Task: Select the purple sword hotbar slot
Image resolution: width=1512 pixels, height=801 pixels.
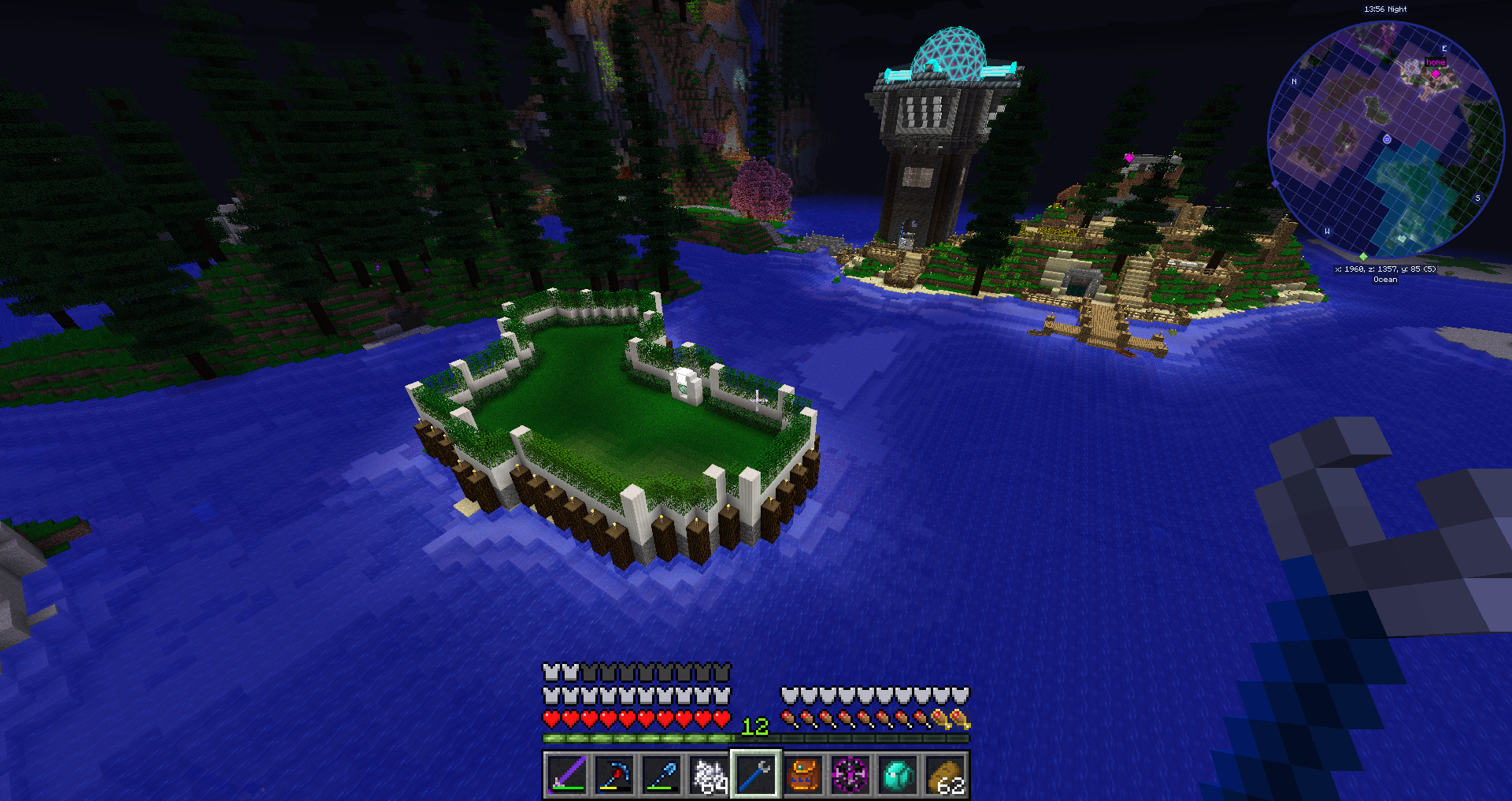Action: point(566,775)
